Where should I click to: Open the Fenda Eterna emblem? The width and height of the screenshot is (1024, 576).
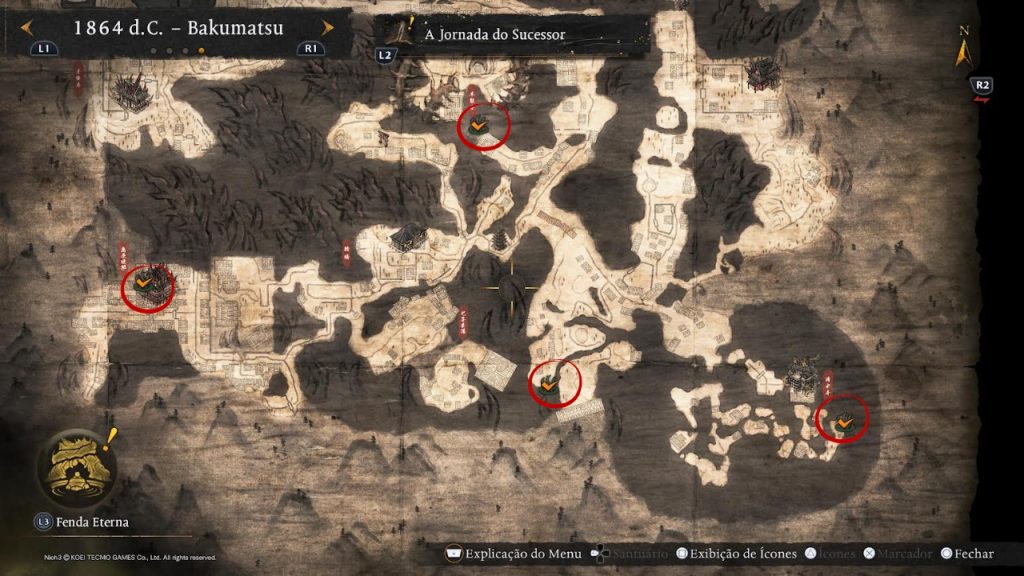pos(76,470)
